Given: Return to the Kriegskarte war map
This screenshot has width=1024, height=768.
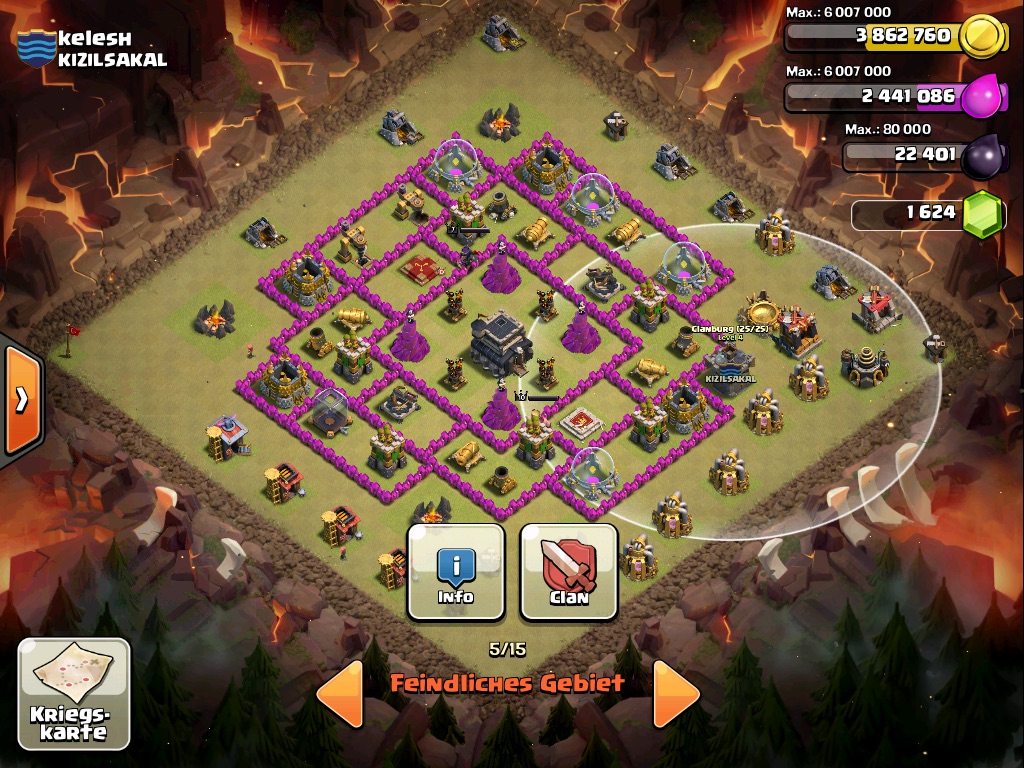Looking at the screenshot, I should click(x=74, y=694).
